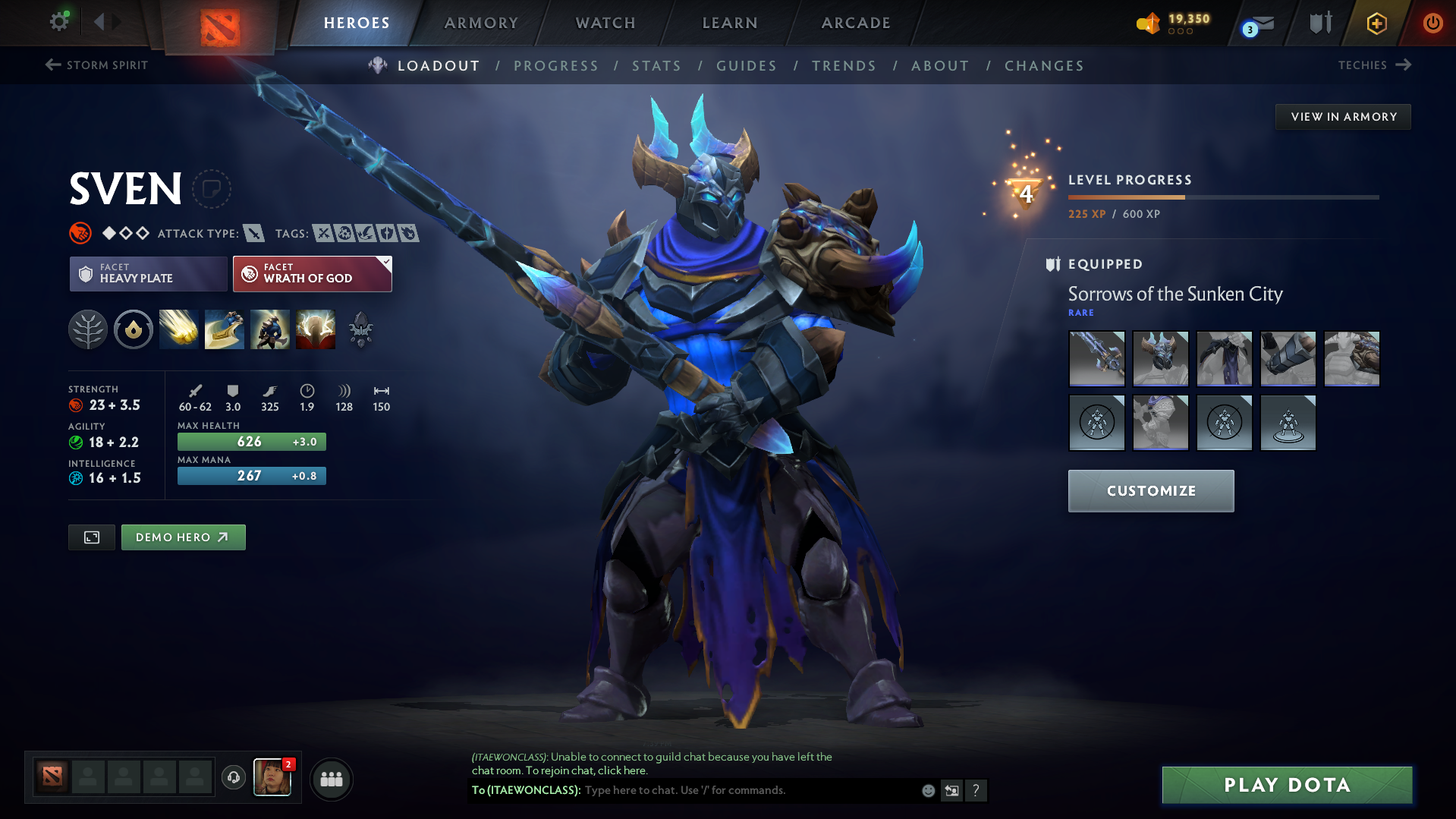1456x819 pixels.
Task: Open the Watch section
Action: (605, 23)
